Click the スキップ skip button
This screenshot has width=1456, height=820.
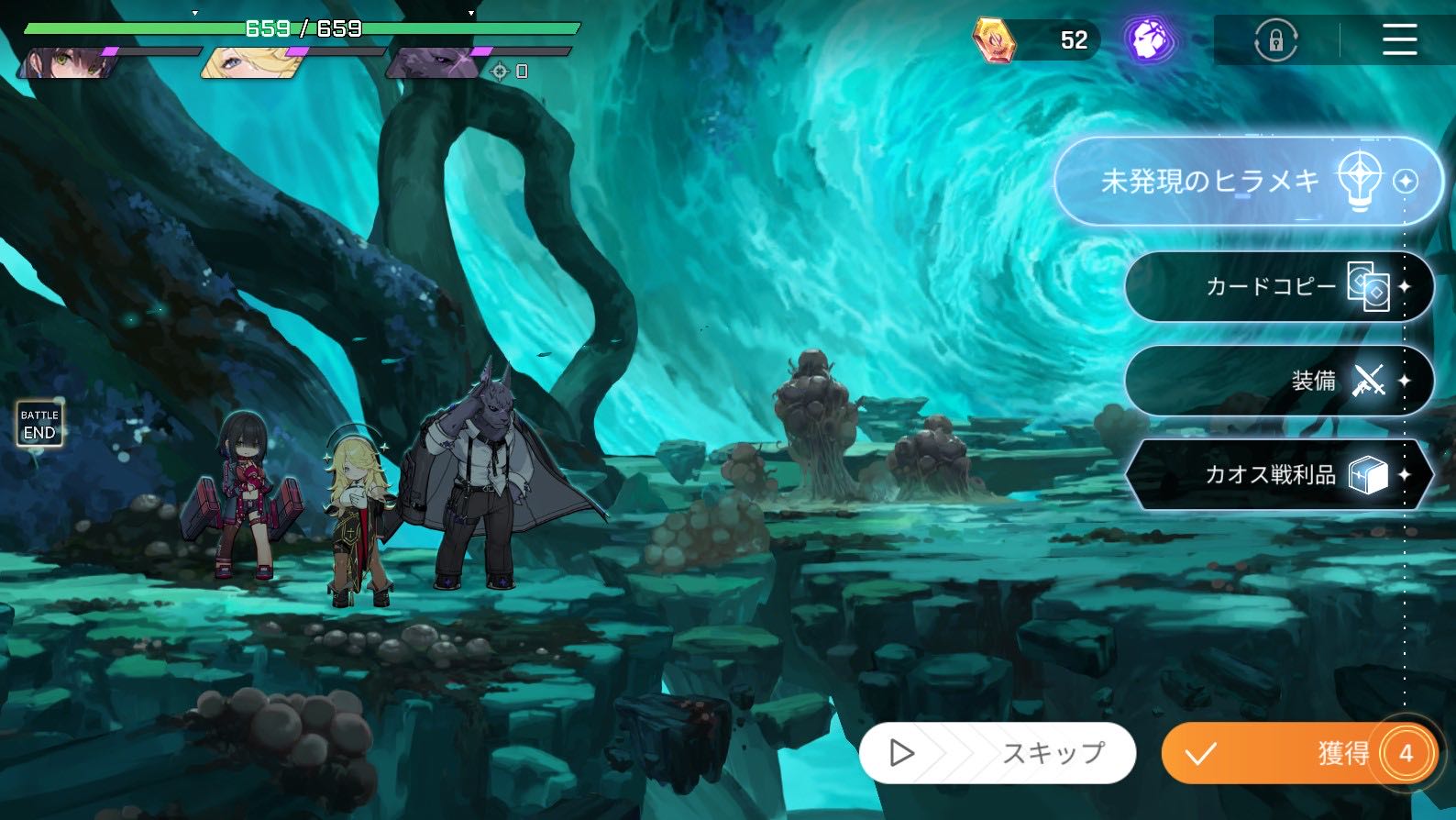tap(998, 753)
